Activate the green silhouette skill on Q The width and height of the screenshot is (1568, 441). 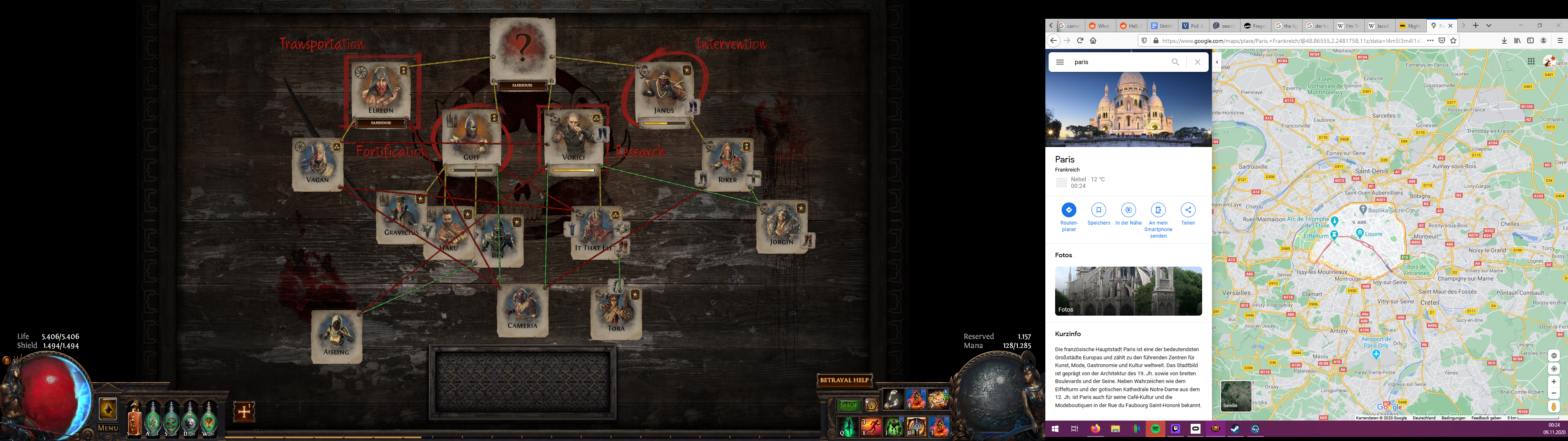click(849, 427)
